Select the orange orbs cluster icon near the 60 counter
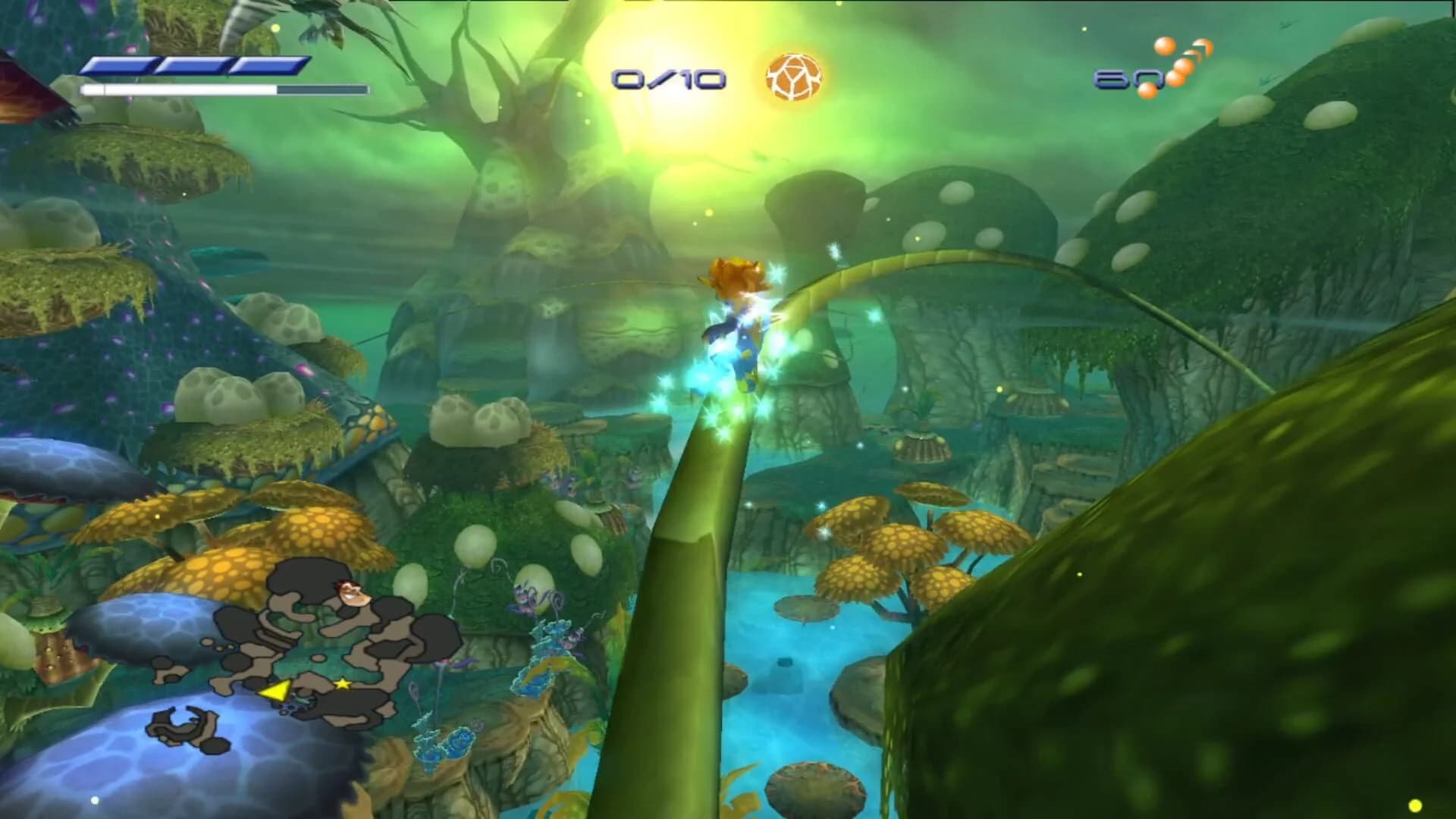Viewport: 1456px width, 819px height. click(x=1179, y=61)
